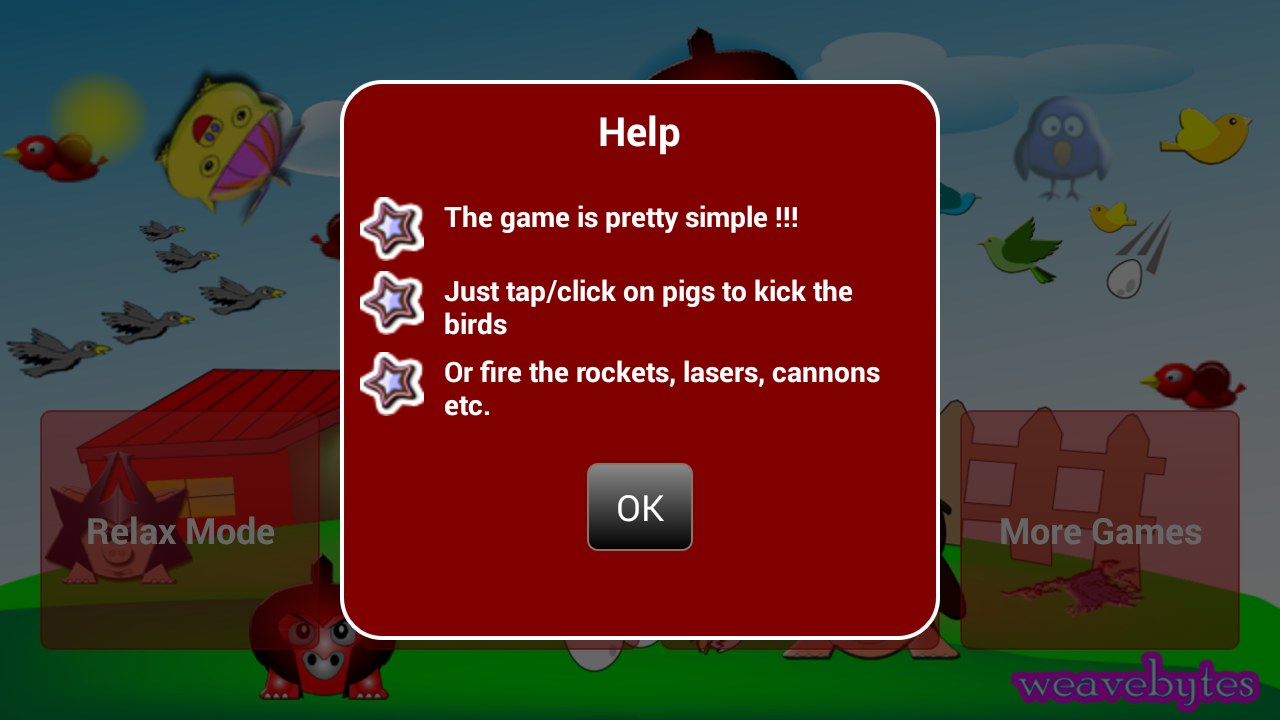
Task: Click the star bullet beside "The game is pretty simple"
Action: tap(391, 228)
